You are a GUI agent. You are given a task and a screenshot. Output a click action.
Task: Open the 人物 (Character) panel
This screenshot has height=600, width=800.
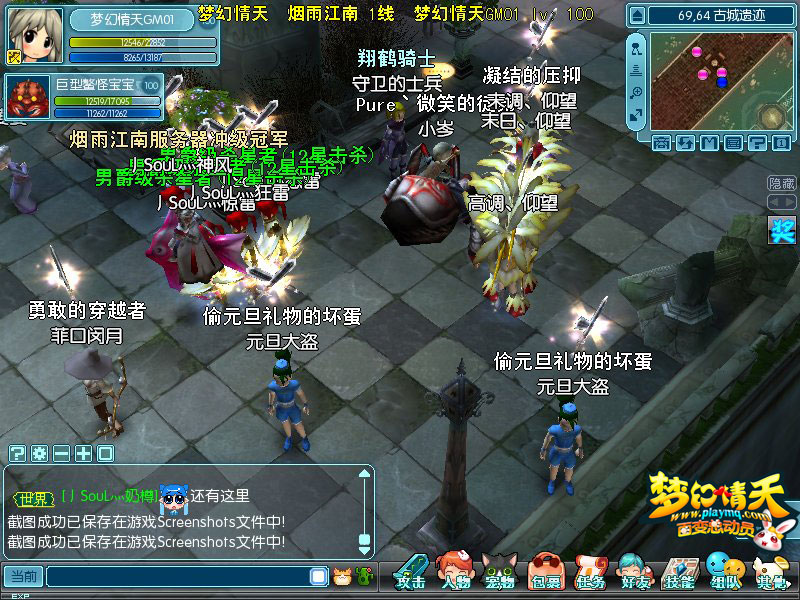click(x=456, y=572)
